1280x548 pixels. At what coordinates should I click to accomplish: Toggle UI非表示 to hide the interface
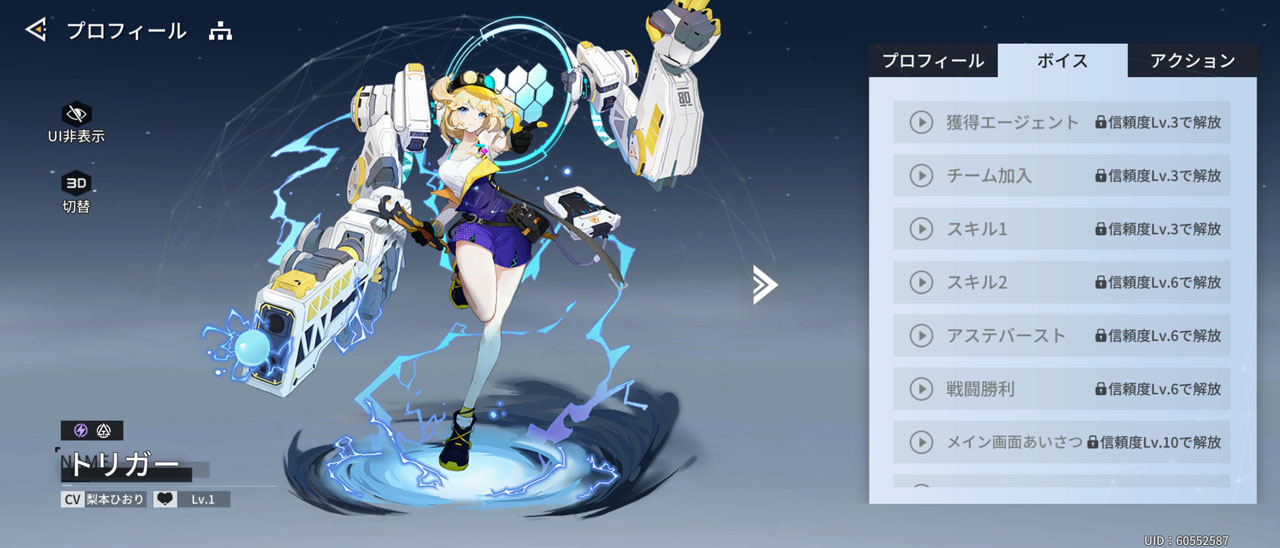[76, 113]
